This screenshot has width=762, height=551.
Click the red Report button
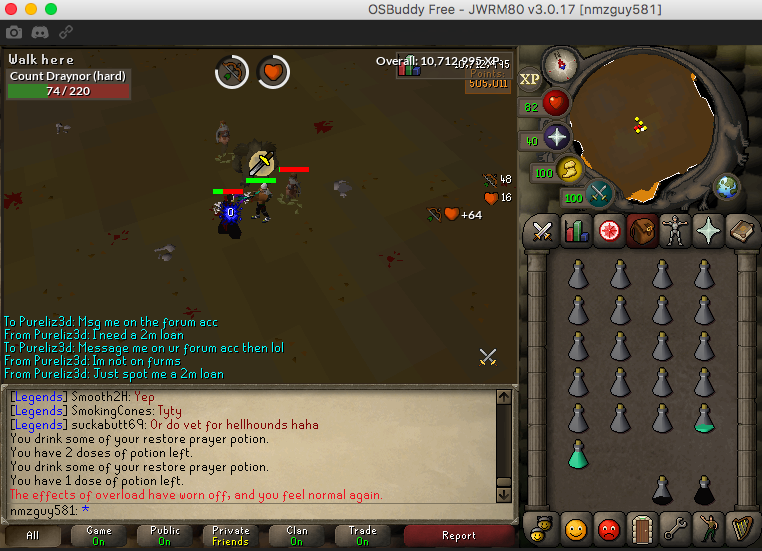pyautogui.click(x=459, y=536)
